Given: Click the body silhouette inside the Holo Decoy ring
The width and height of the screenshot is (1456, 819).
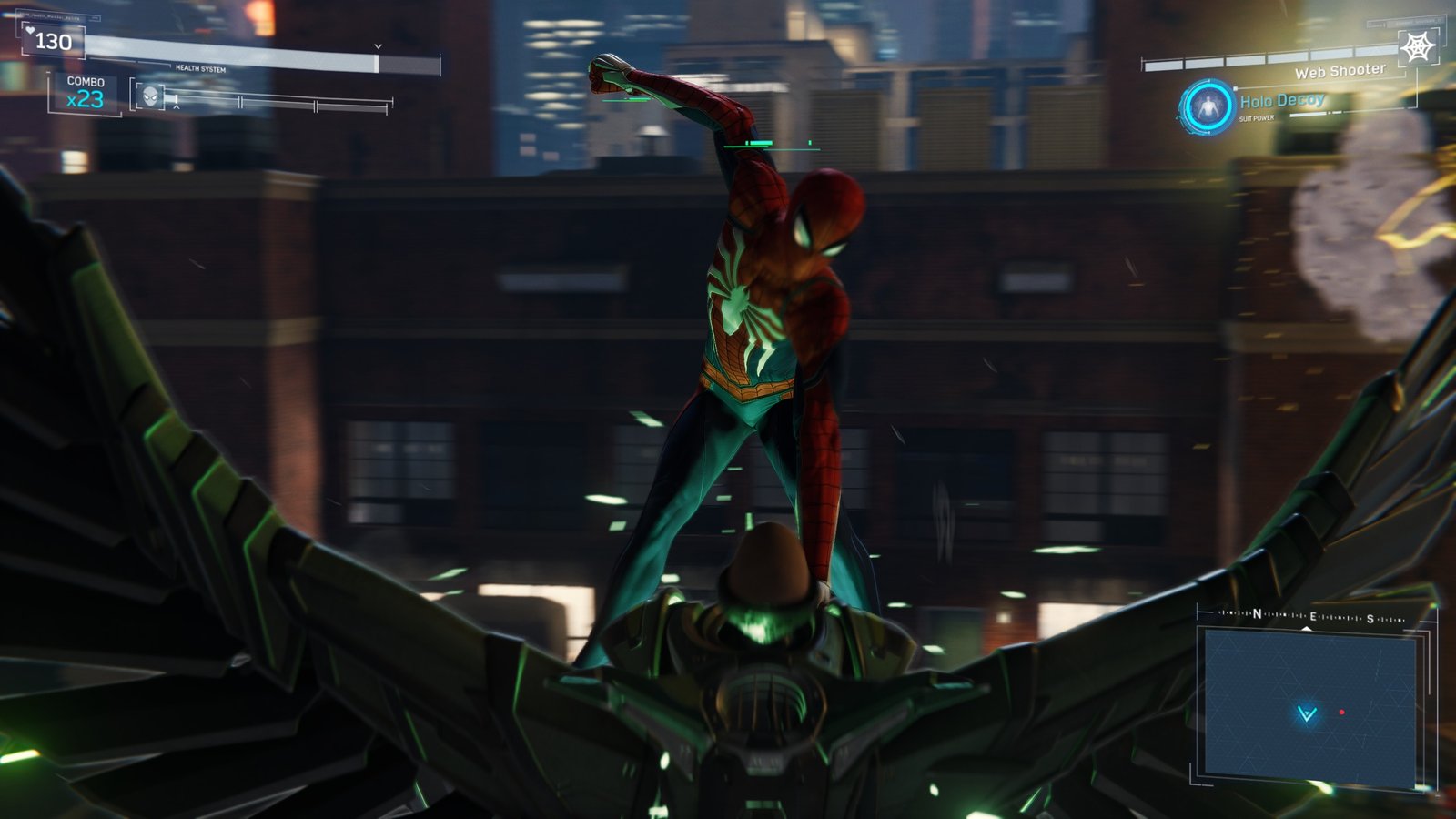Looking at the screenshot, I should (x=1208, y=106).
